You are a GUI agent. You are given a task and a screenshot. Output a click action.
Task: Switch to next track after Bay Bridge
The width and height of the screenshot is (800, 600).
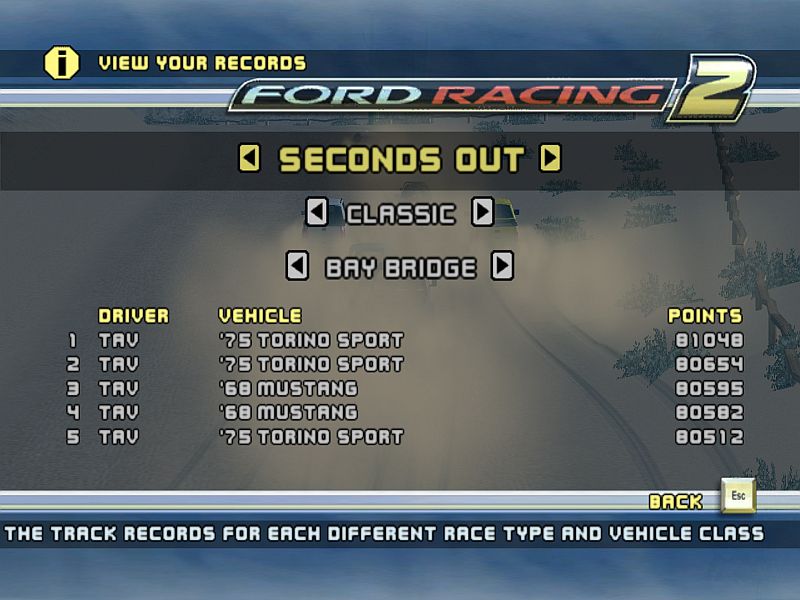[x=503, y=267]
